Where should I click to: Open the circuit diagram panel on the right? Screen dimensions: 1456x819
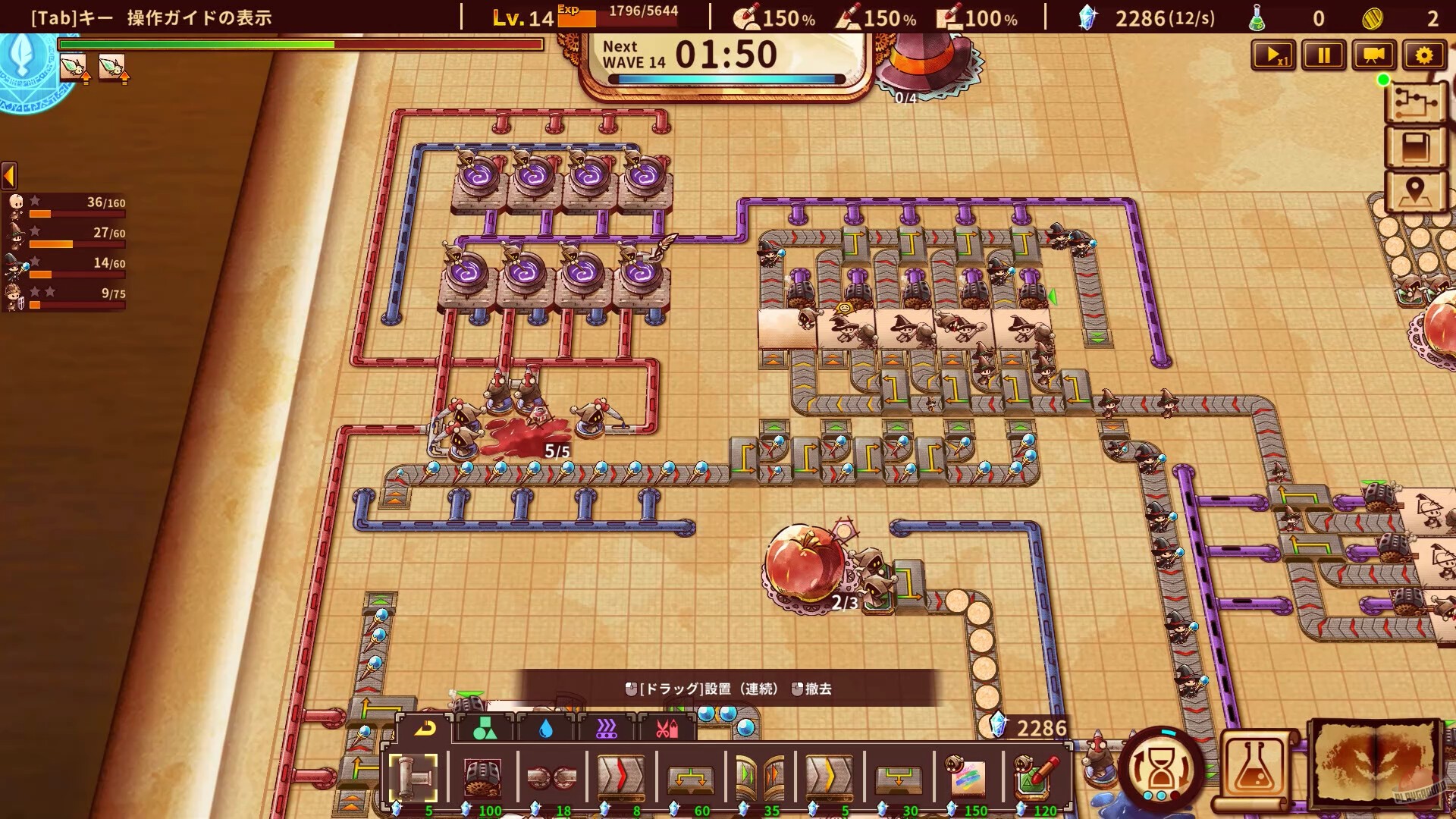click(1417, 104)
